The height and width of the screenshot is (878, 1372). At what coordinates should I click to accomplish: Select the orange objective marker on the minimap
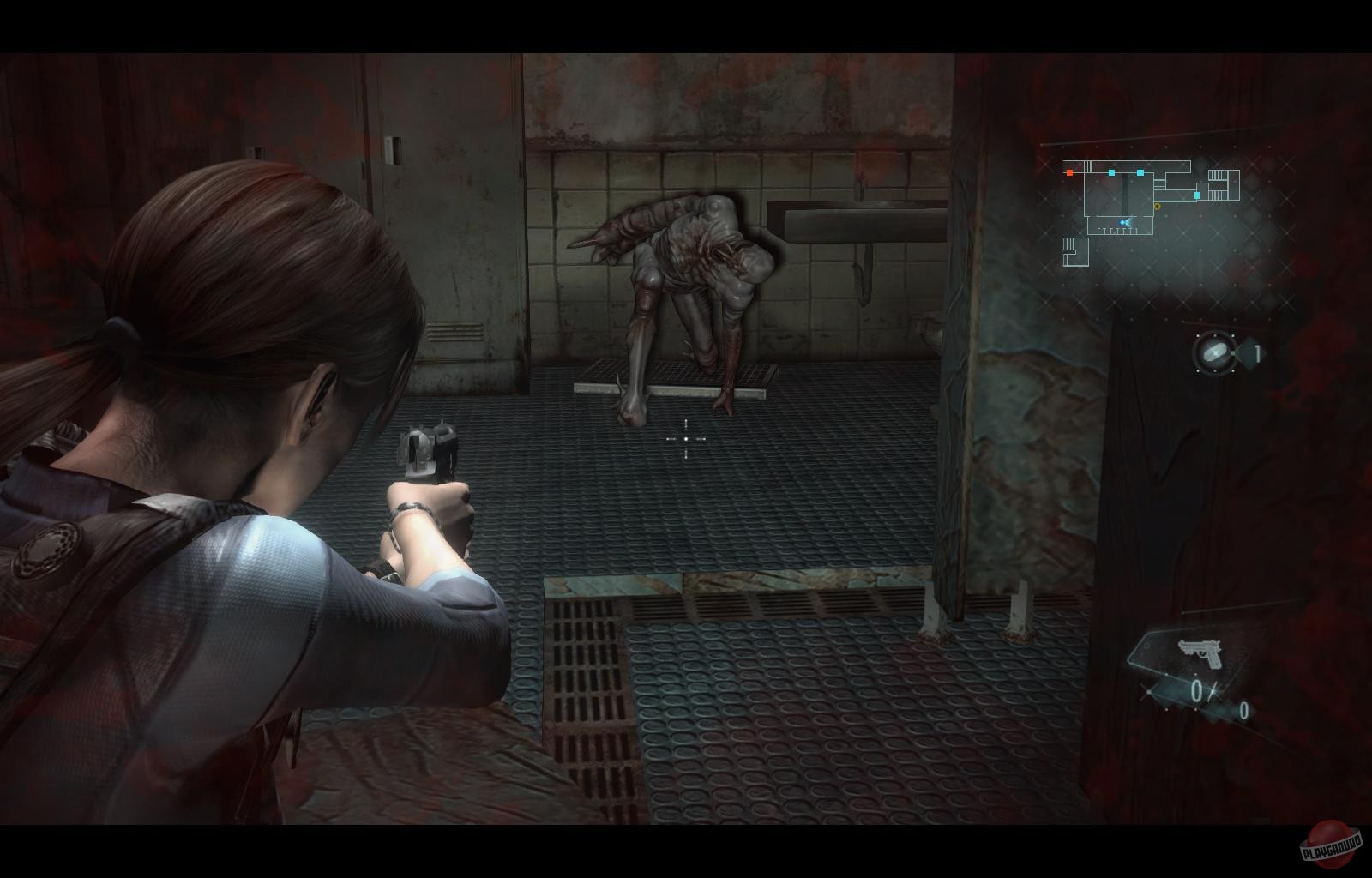(1069, 172)
